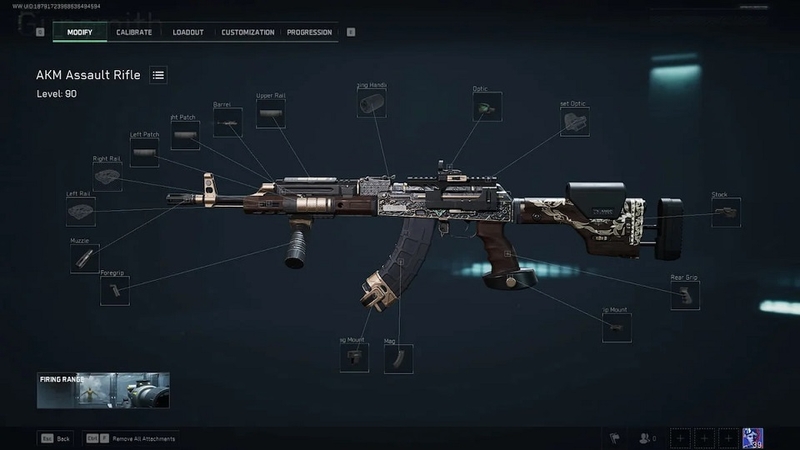Image resolution: width=800 pixels, height=450 pixels.
Task: Pick the Left Rail attachment slot
Action: (80, 212)
